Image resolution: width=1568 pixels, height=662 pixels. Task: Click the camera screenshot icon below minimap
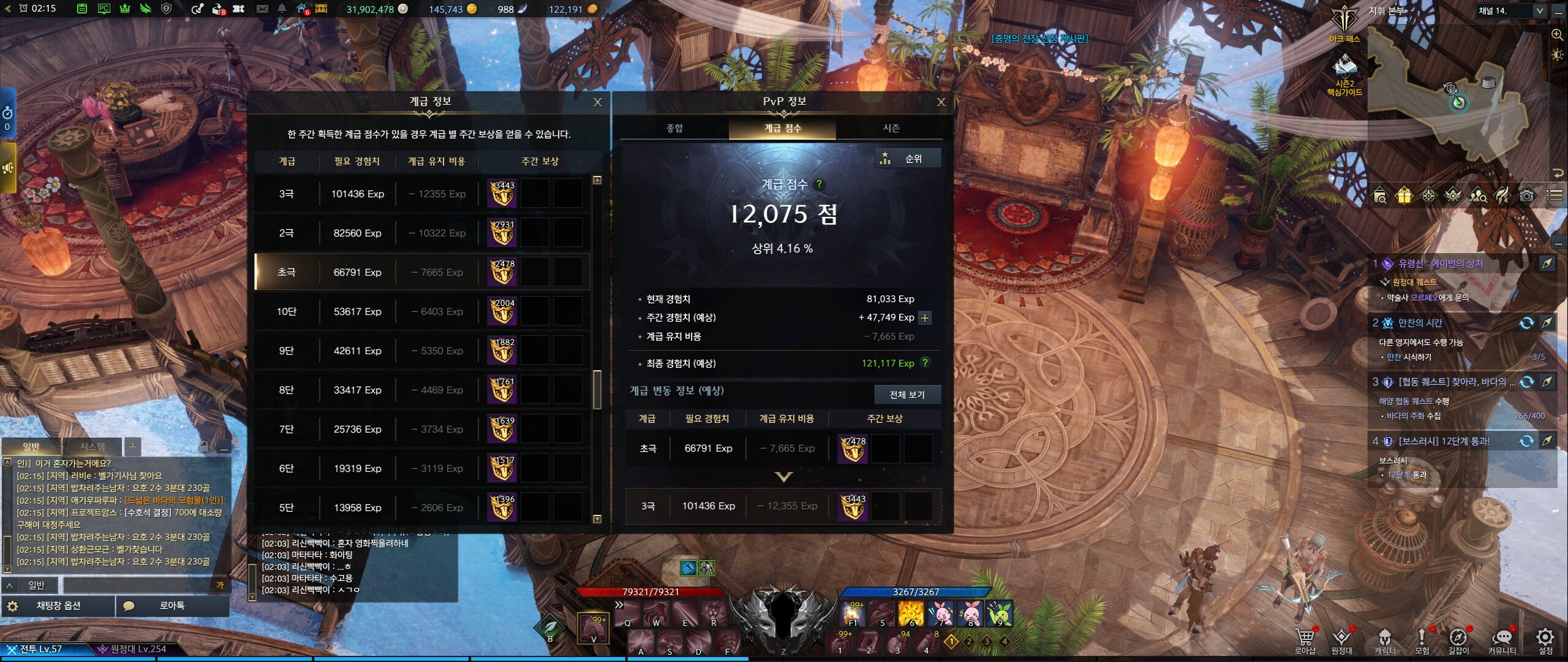(1526, 196)
